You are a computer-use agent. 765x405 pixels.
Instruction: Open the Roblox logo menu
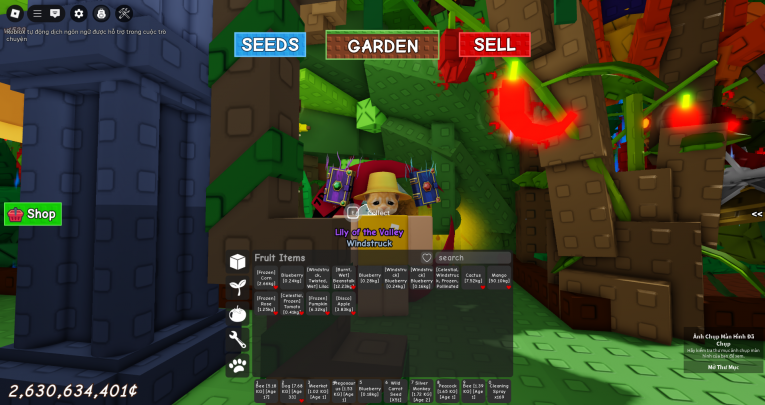point(13,14)
